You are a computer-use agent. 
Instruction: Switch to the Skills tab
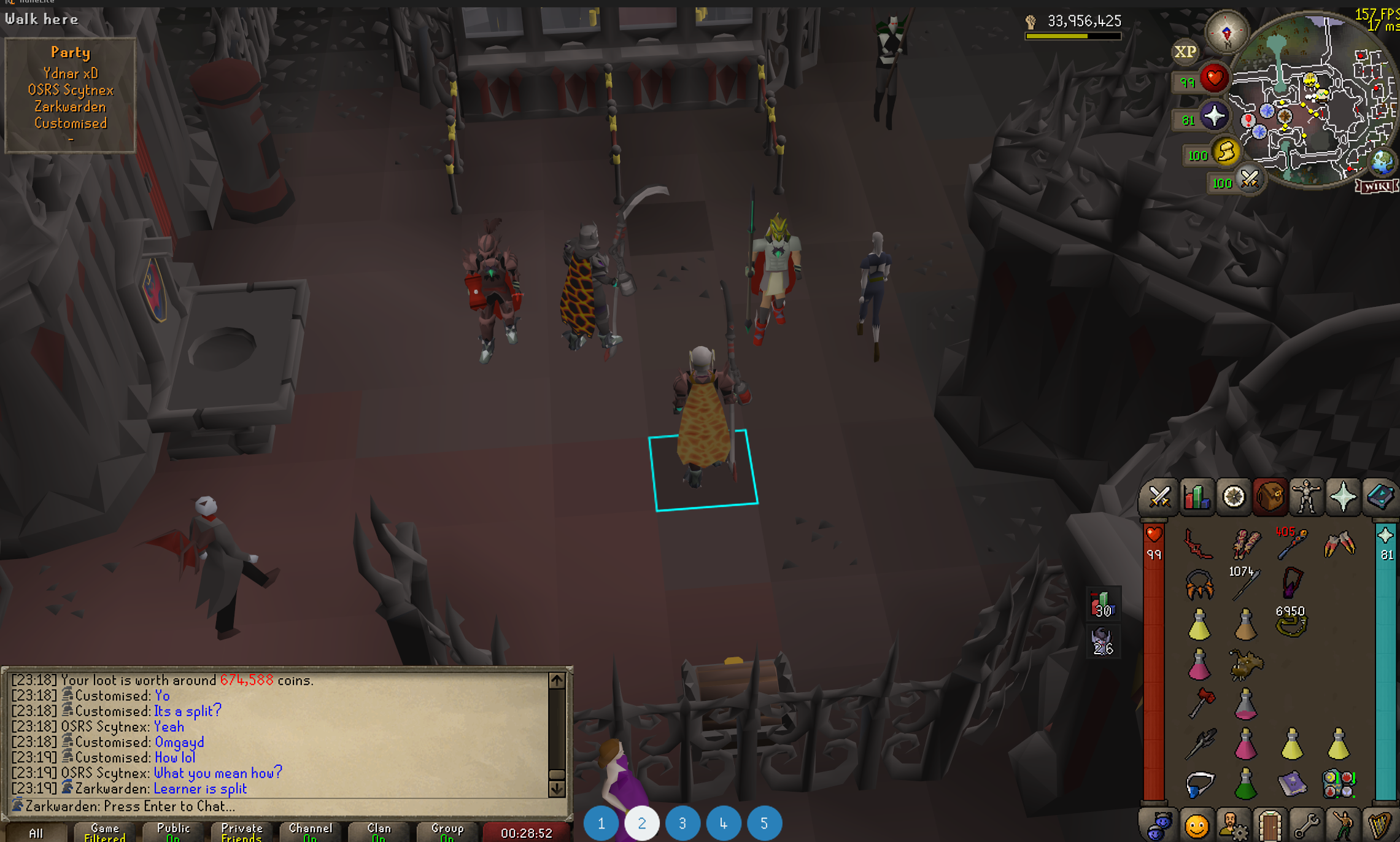coord(1196,496)
